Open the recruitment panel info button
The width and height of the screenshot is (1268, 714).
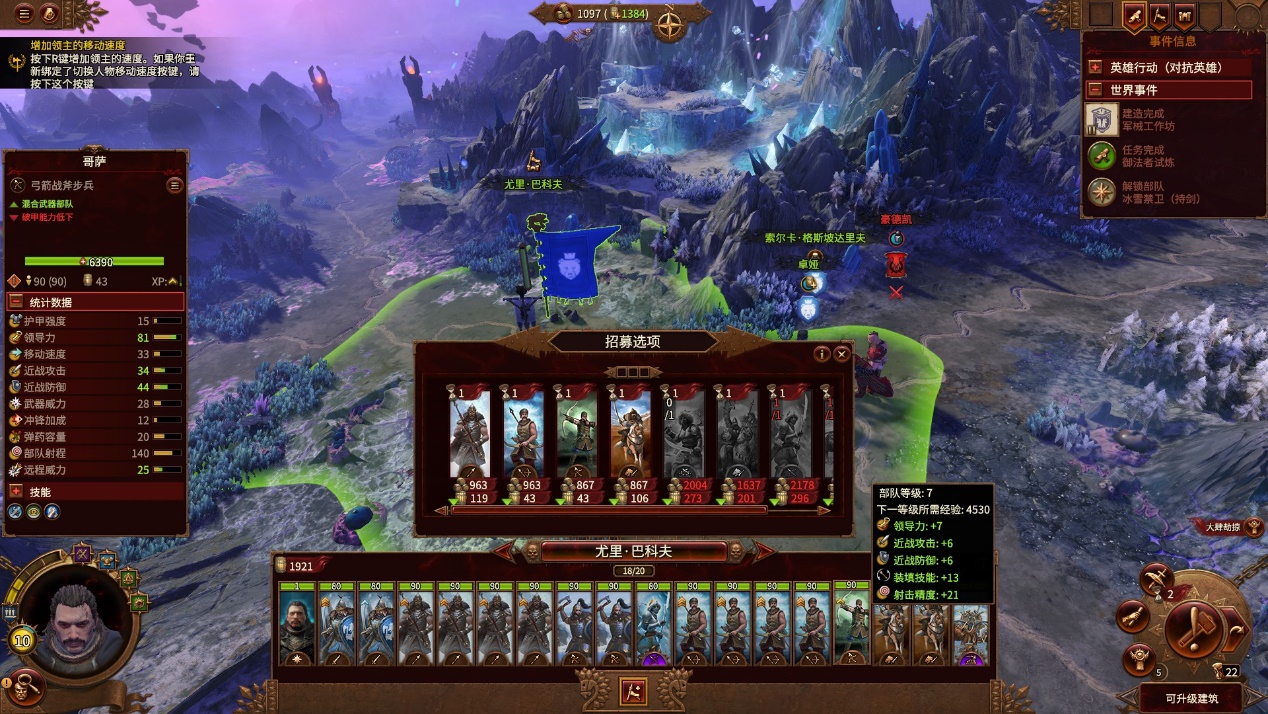[x=822, y=354]
